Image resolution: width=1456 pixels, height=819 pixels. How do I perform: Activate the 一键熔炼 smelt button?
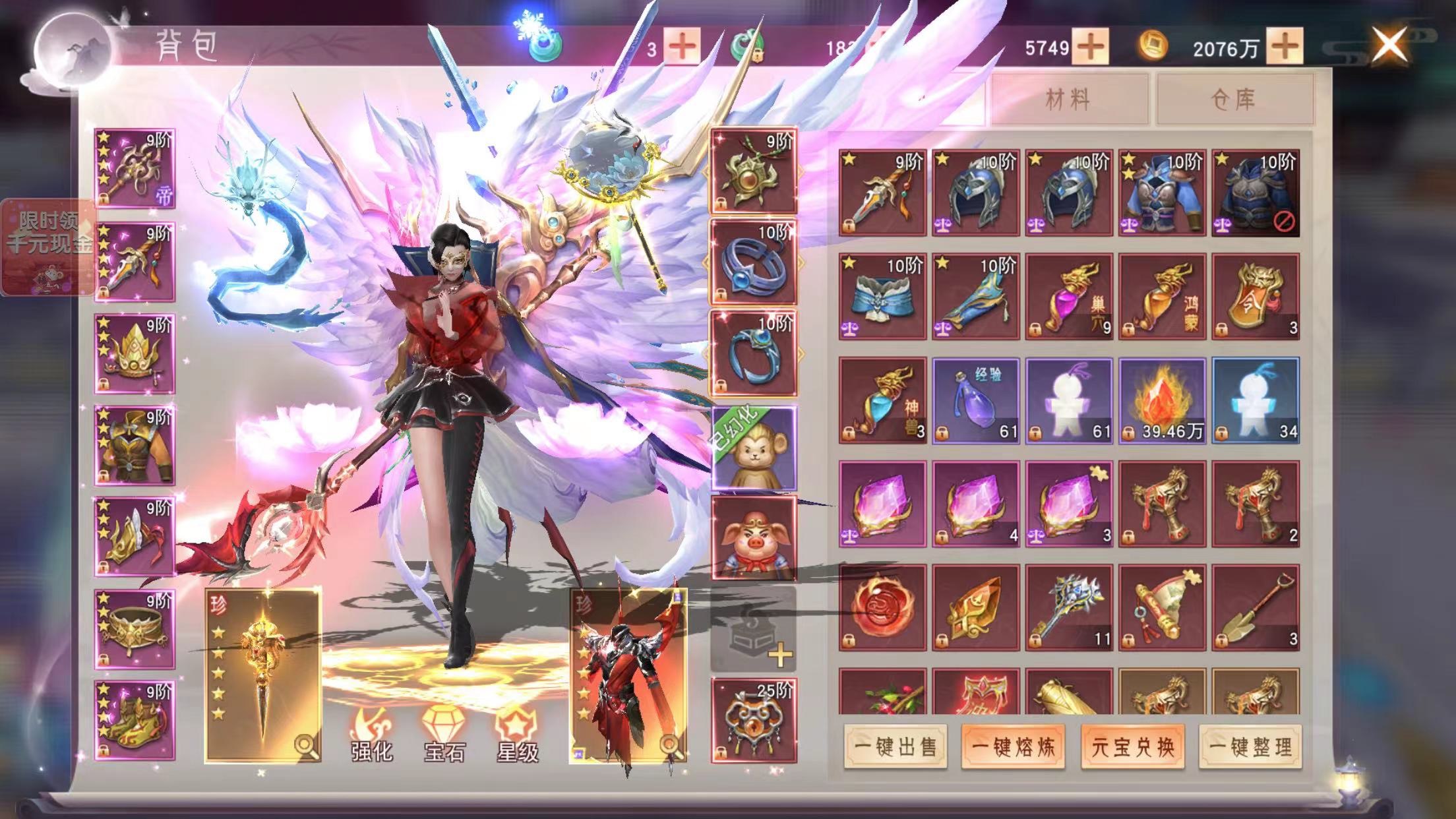pyautogui.click(x=1013, y=746)
